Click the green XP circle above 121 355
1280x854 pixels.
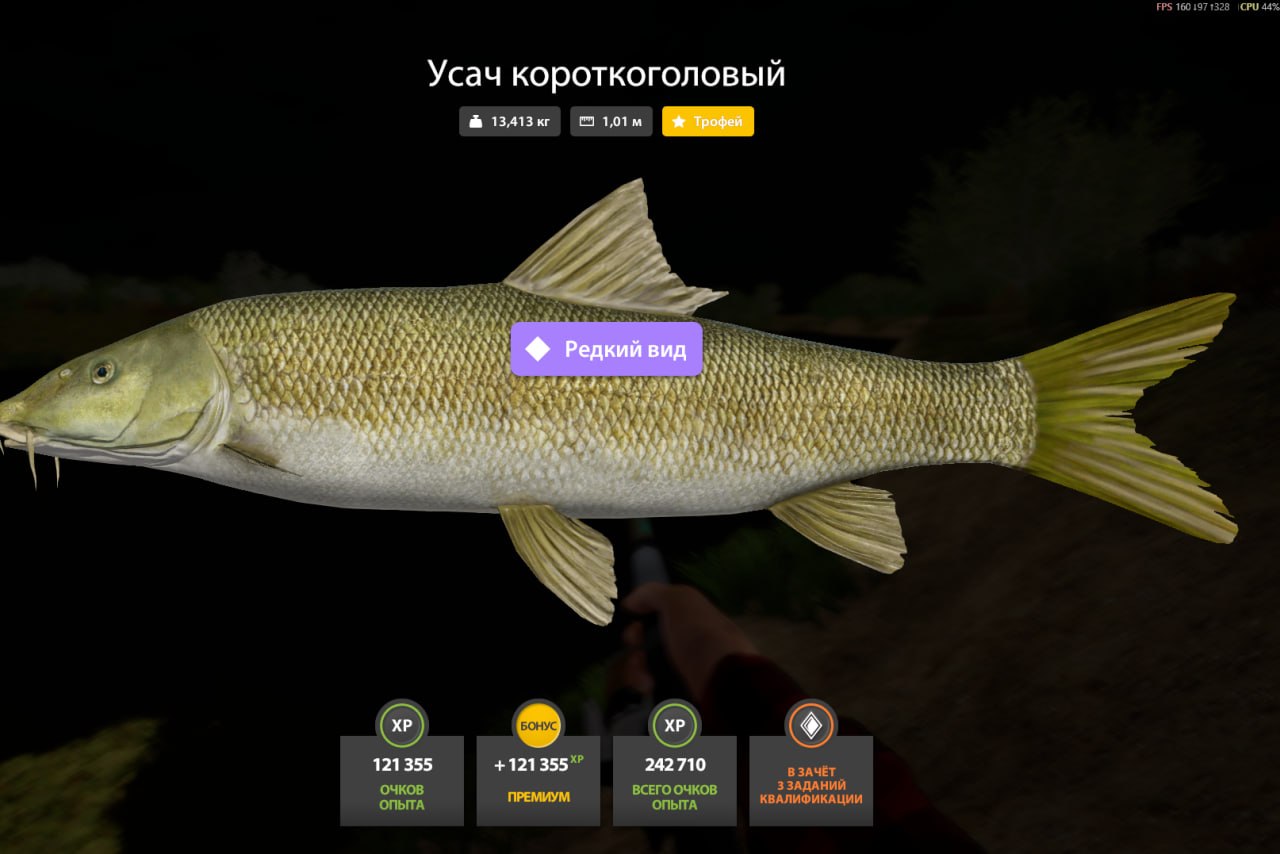coord(402,727)
